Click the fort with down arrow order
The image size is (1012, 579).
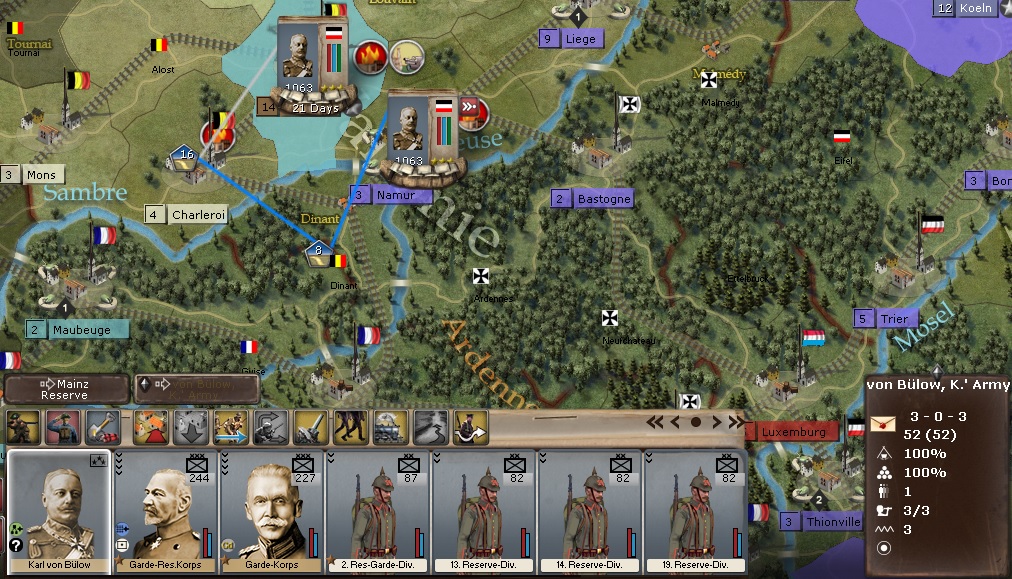pos(190,427)
